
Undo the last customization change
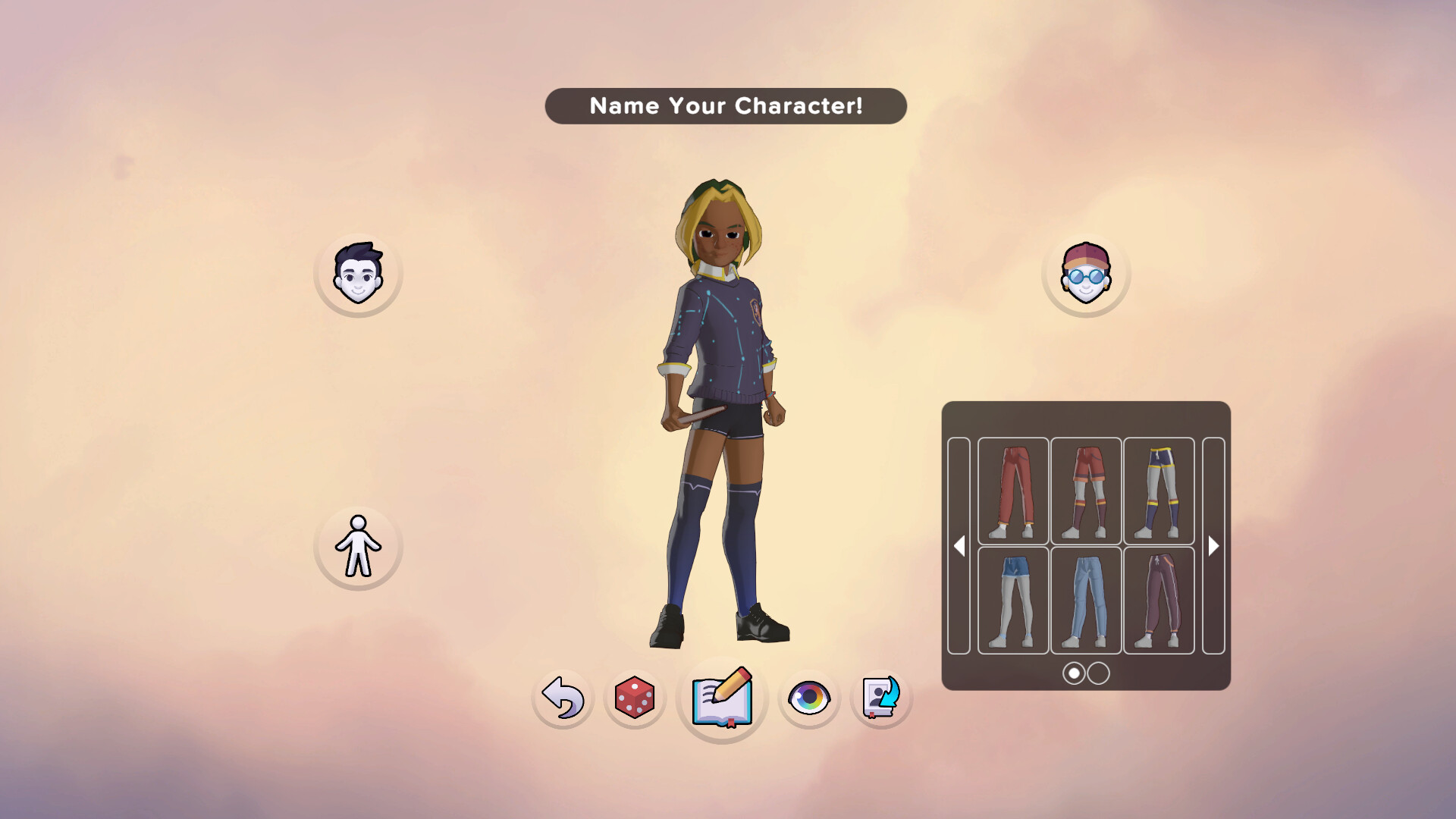[561, 698]
